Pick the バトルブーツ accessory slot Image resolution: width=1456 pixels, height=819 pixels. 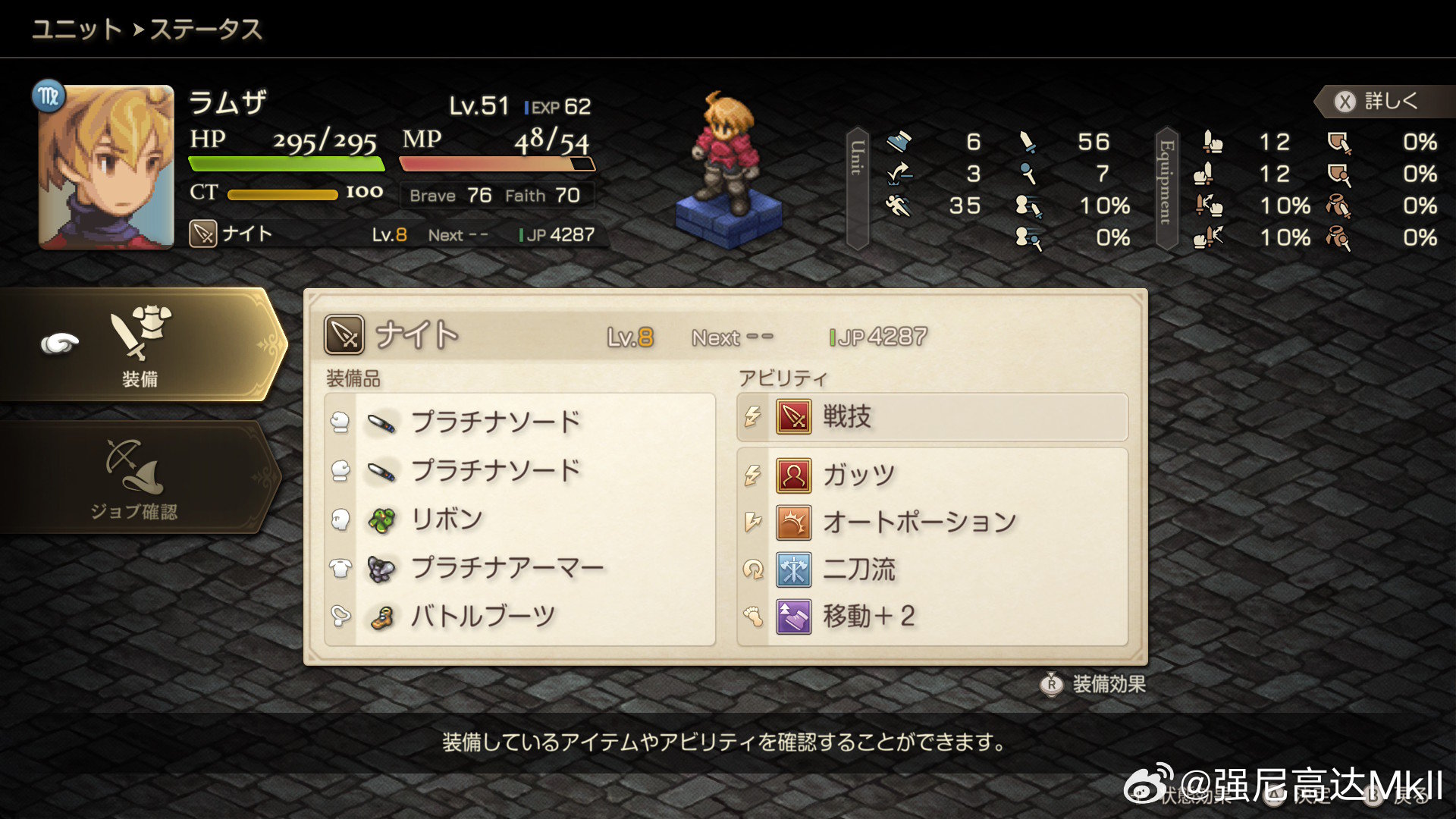tap(482, 617)
